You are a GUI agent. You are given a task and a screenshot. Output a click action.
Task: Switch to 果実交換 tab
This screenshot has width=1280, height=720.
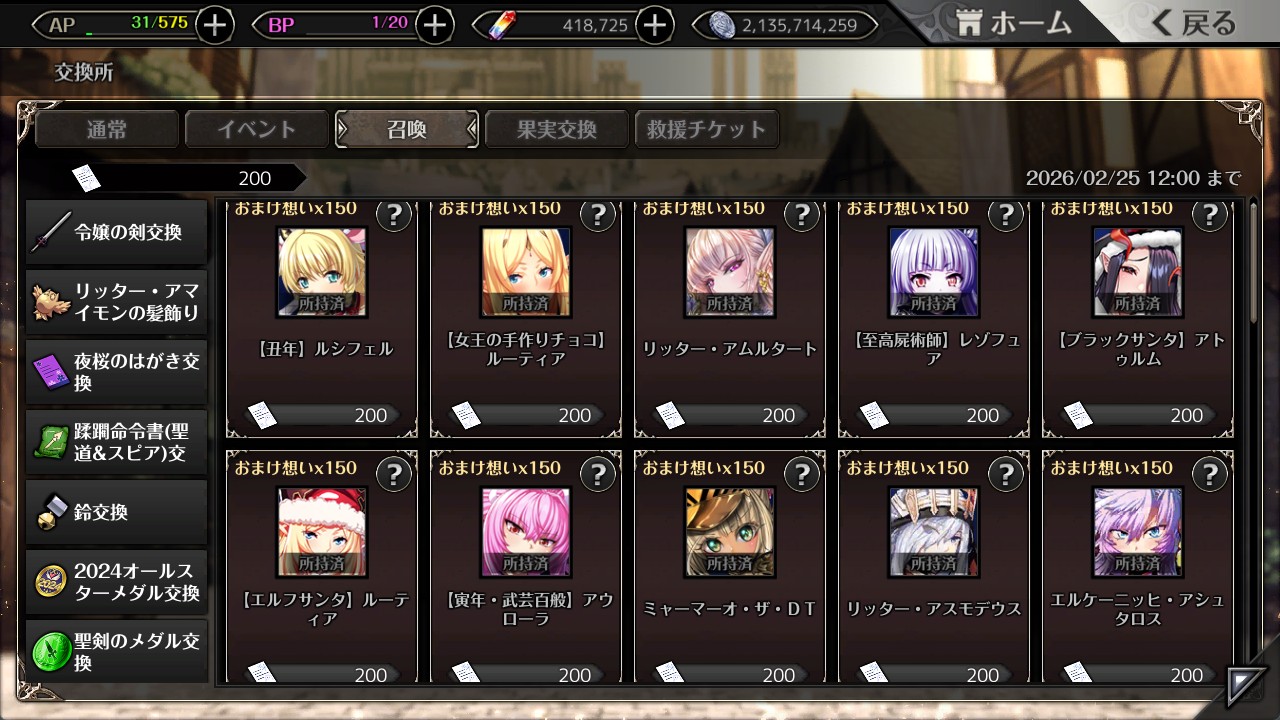point(557,129)
